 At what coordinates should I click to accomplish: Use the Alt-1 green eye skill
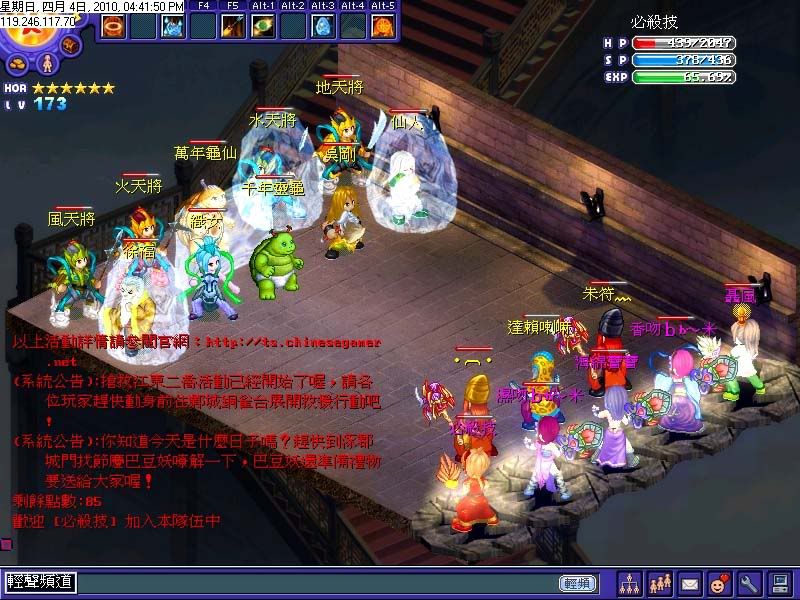coord(263,27)
